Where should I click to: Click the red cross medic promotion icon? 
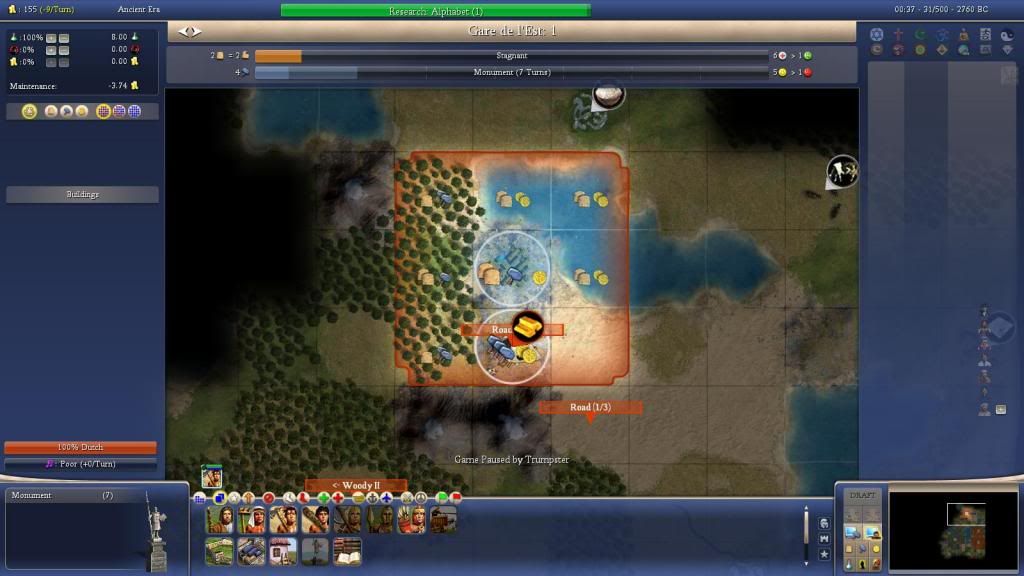pyautogui.click(x=338, y=497)
